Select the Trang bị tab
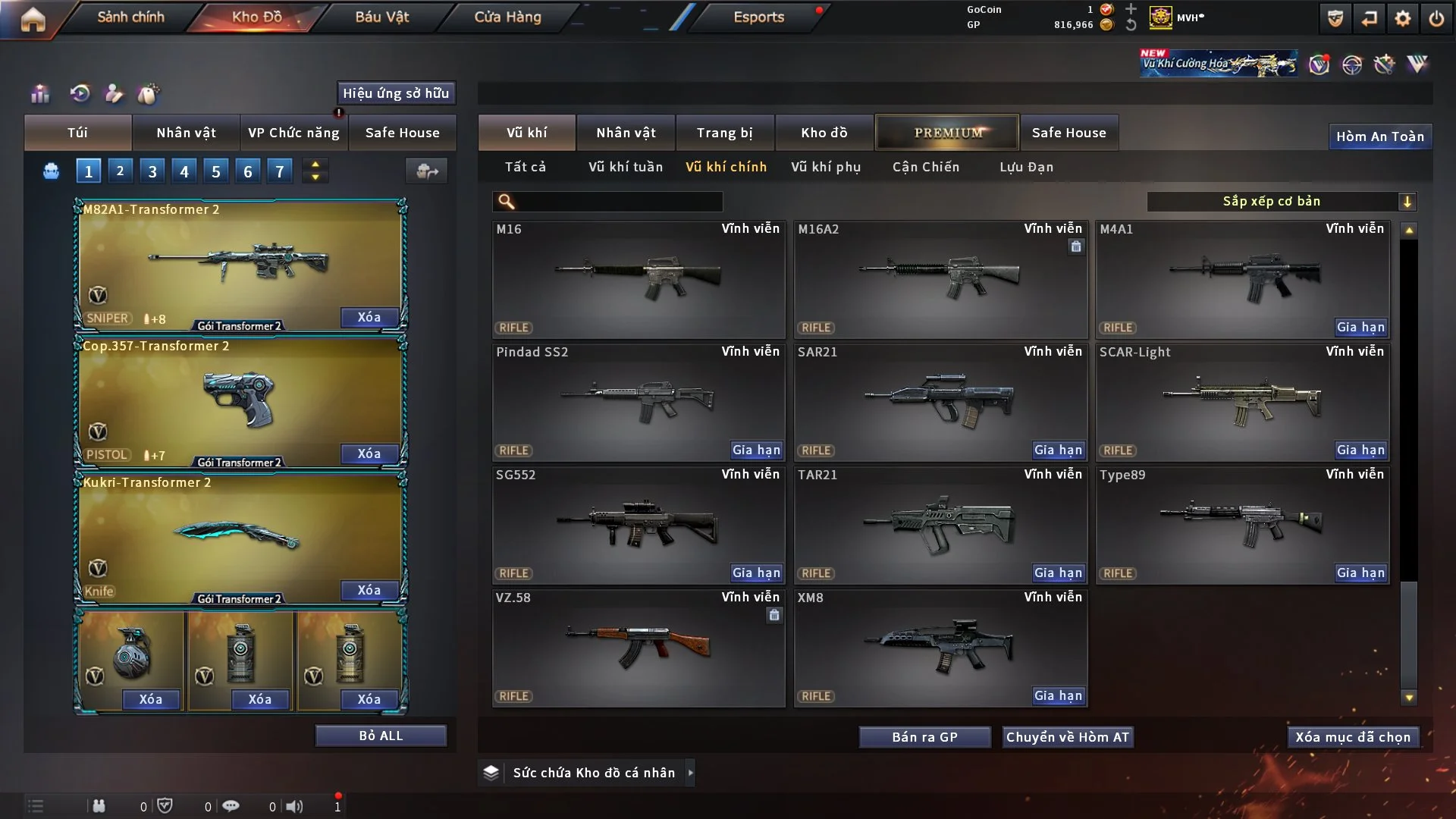Image resolution: width=1456 pixels, height=819 pixels. coord(724,133)
